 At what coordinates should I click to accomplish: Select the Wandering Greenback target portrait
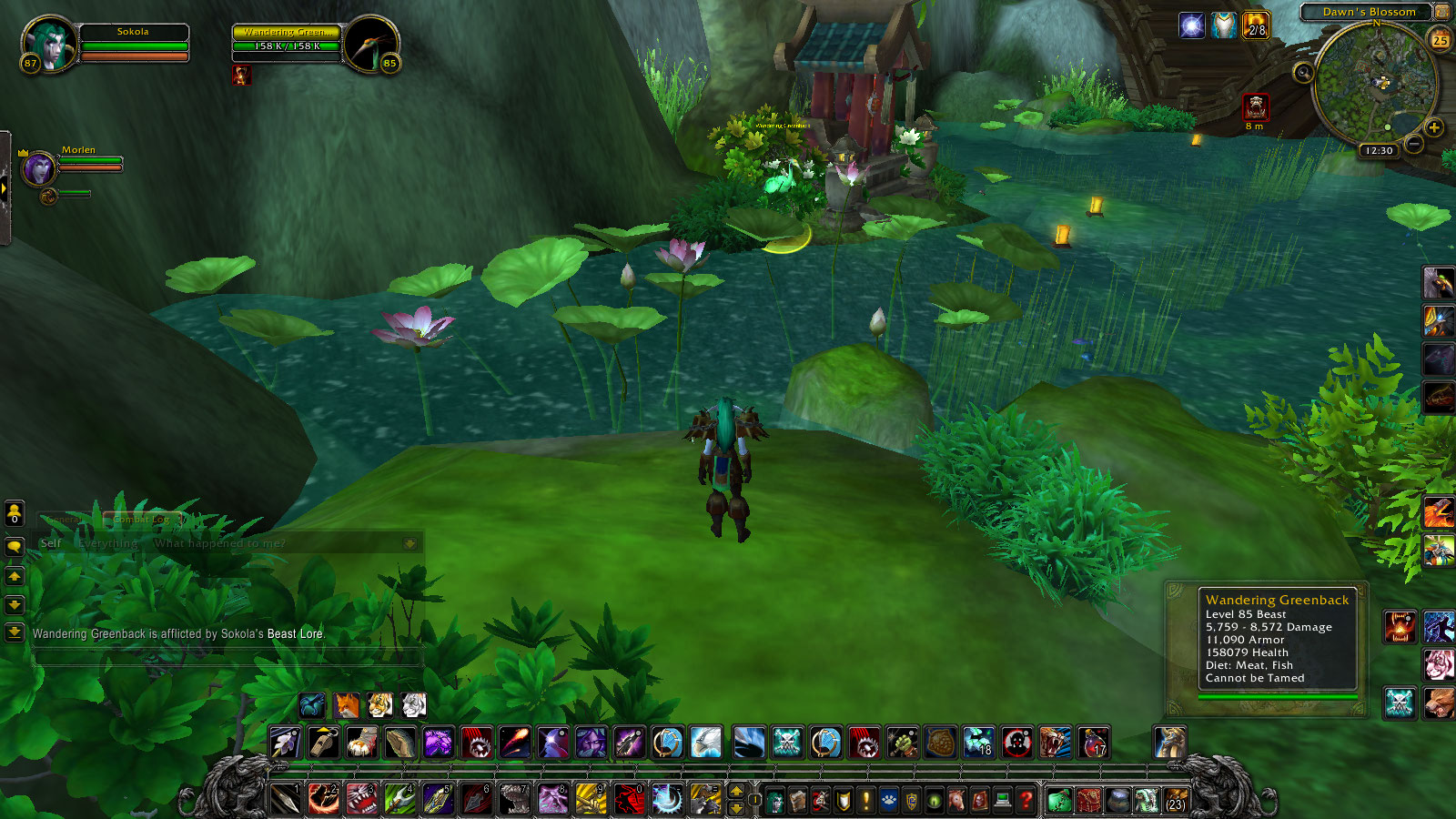pyautogui.click(x=372, y=45)
